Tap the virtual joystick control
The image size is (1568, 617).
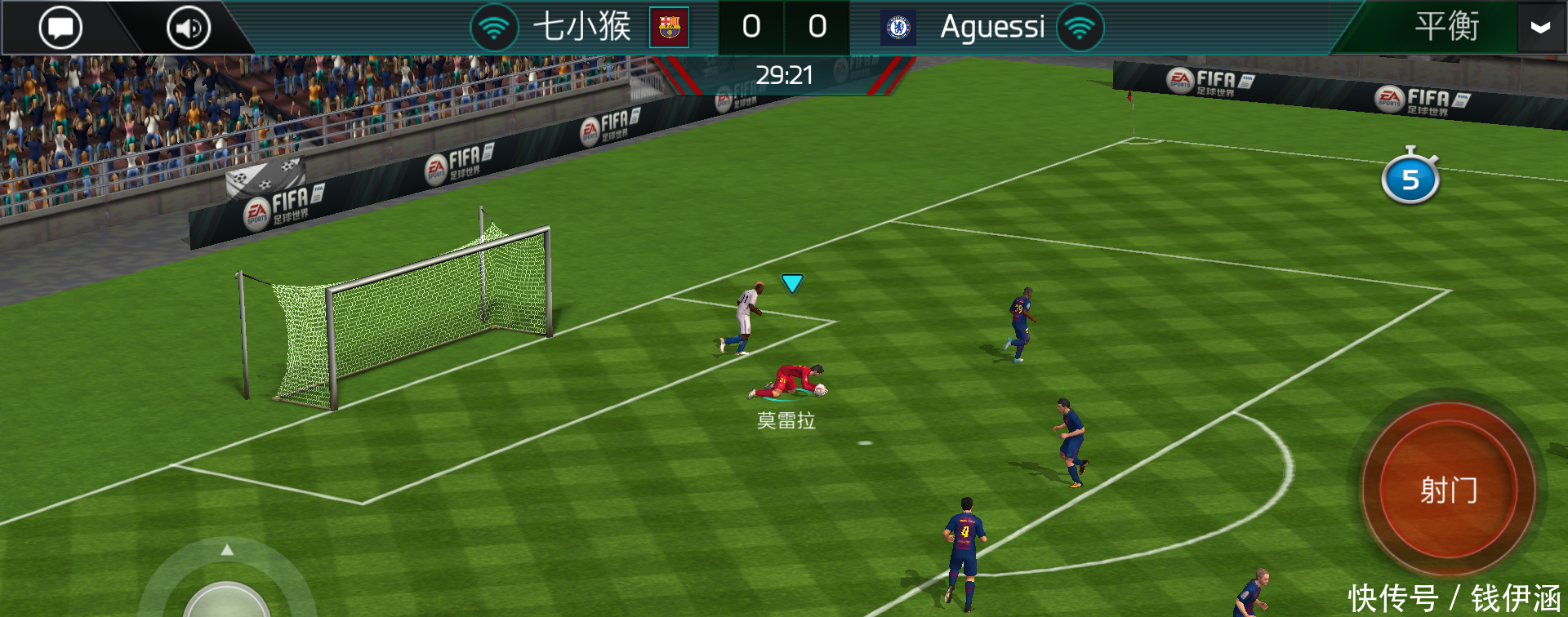click(x=227, y=606)
